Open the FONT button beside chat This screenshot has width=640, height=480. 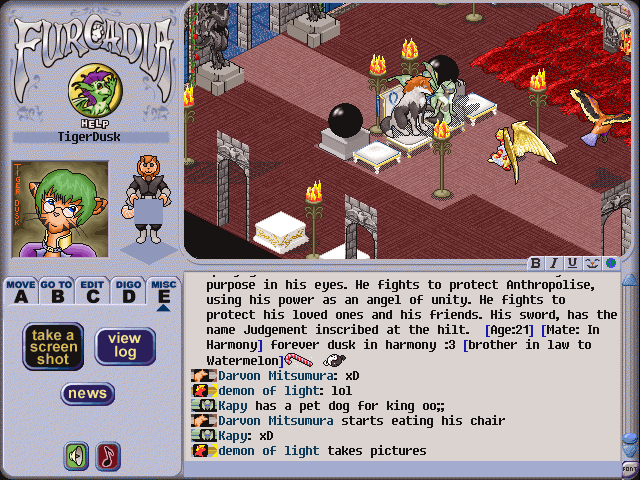click(x=629, y=468)
